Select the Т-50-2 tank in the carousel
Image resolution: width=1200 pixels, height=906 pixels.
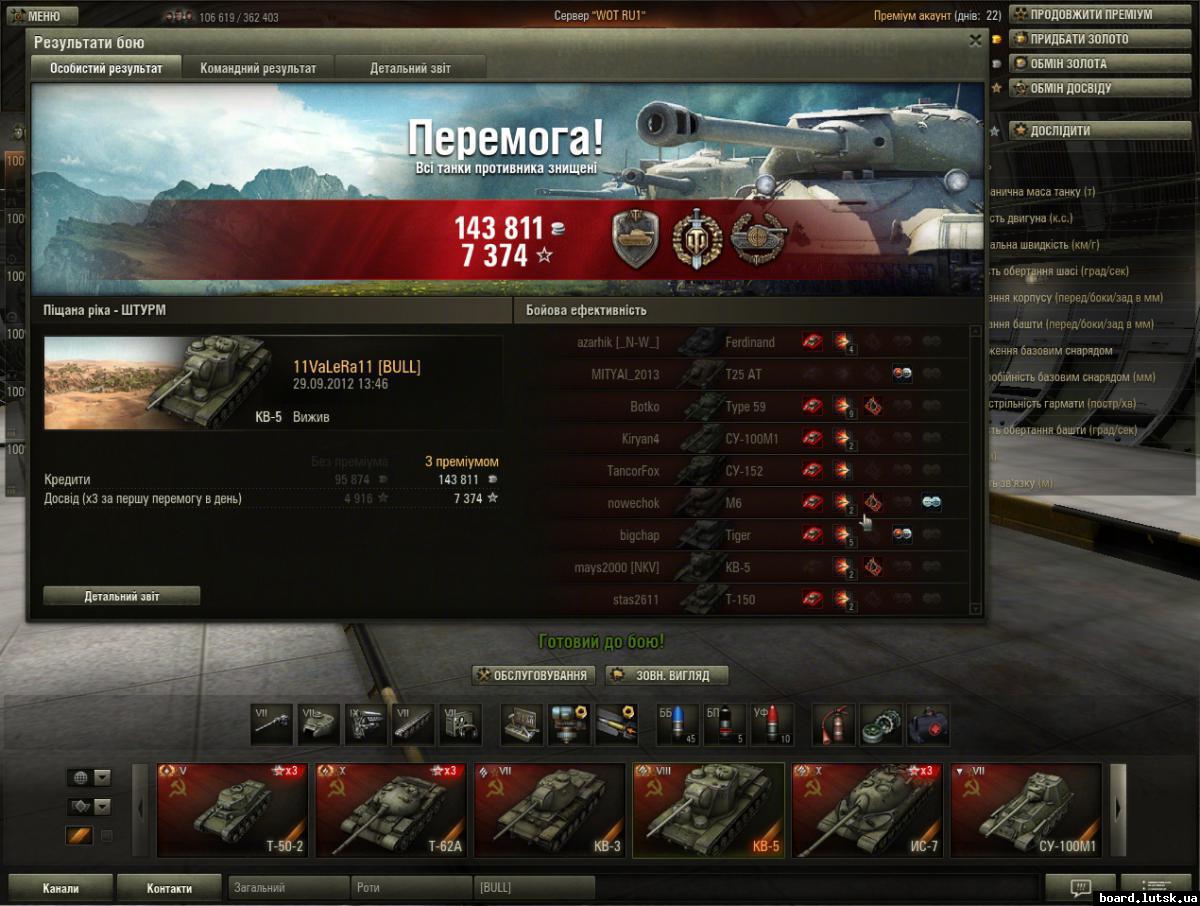point(232,809)
